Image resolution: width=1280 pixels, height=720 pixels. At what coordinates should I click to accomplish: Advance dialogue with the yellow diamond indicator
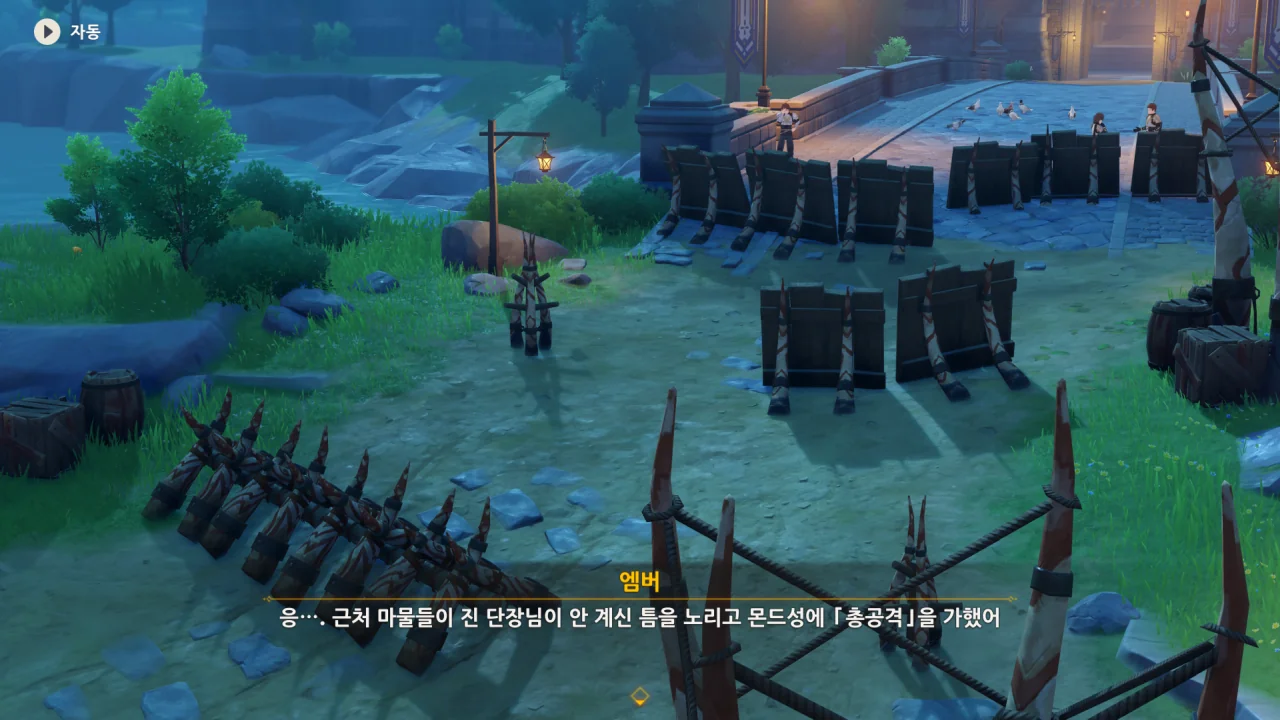[x=640, y=696]
